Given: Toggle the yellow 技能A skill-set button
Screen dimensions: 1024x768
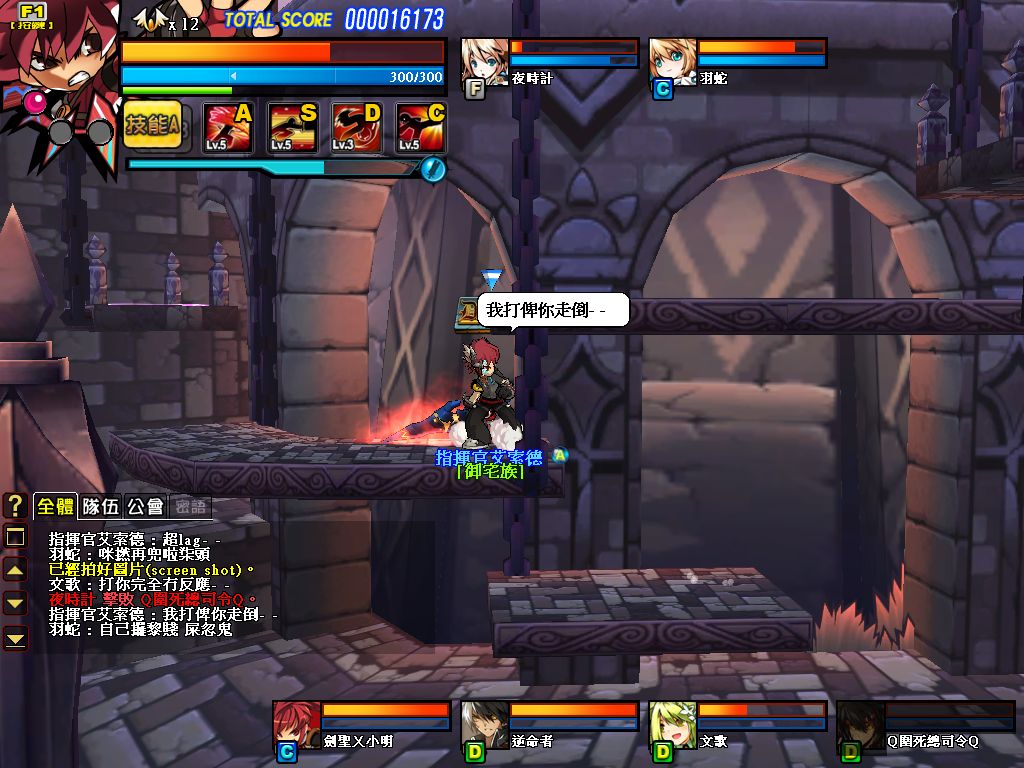Looking at the screenshot, I should [153, 125].
